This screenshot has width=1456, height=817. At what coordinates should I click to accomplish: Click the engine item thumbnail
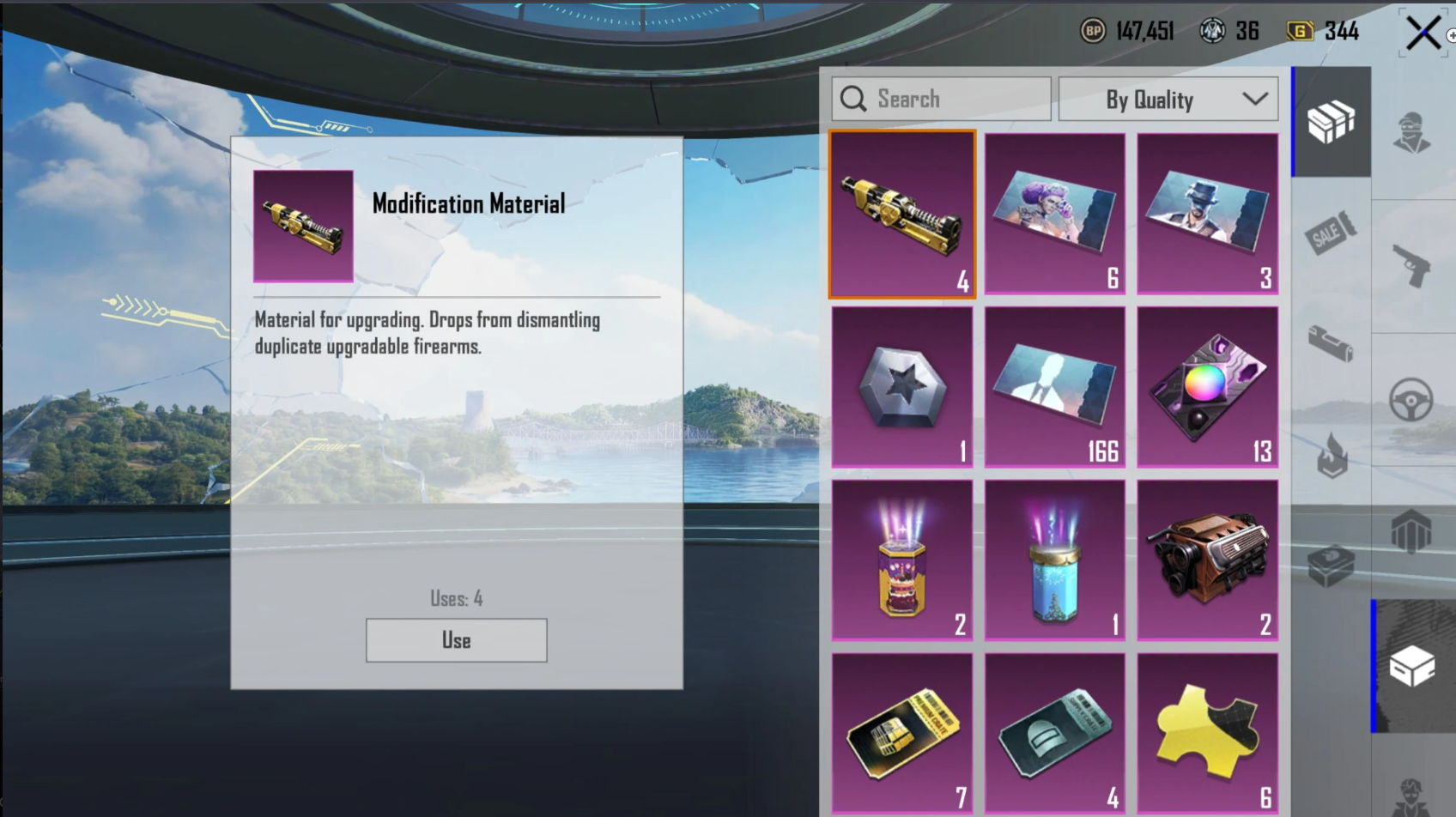point(1206,558)
